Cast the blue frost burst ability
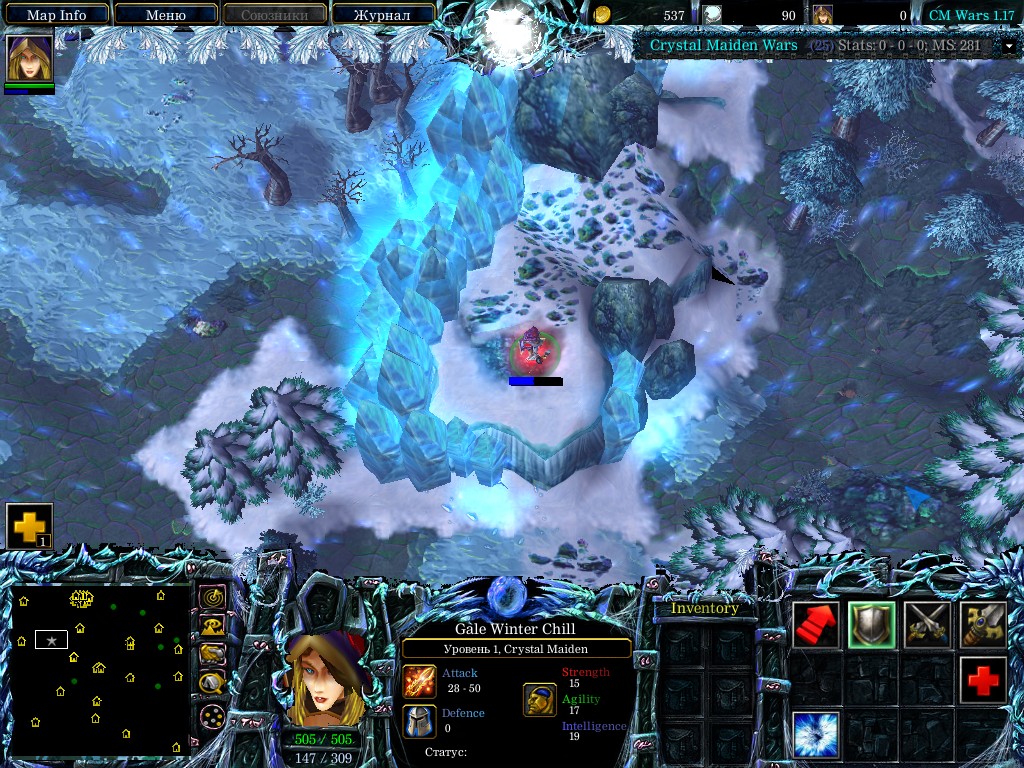The height and width of the screenshot is (768, 1024). [816, 734]
